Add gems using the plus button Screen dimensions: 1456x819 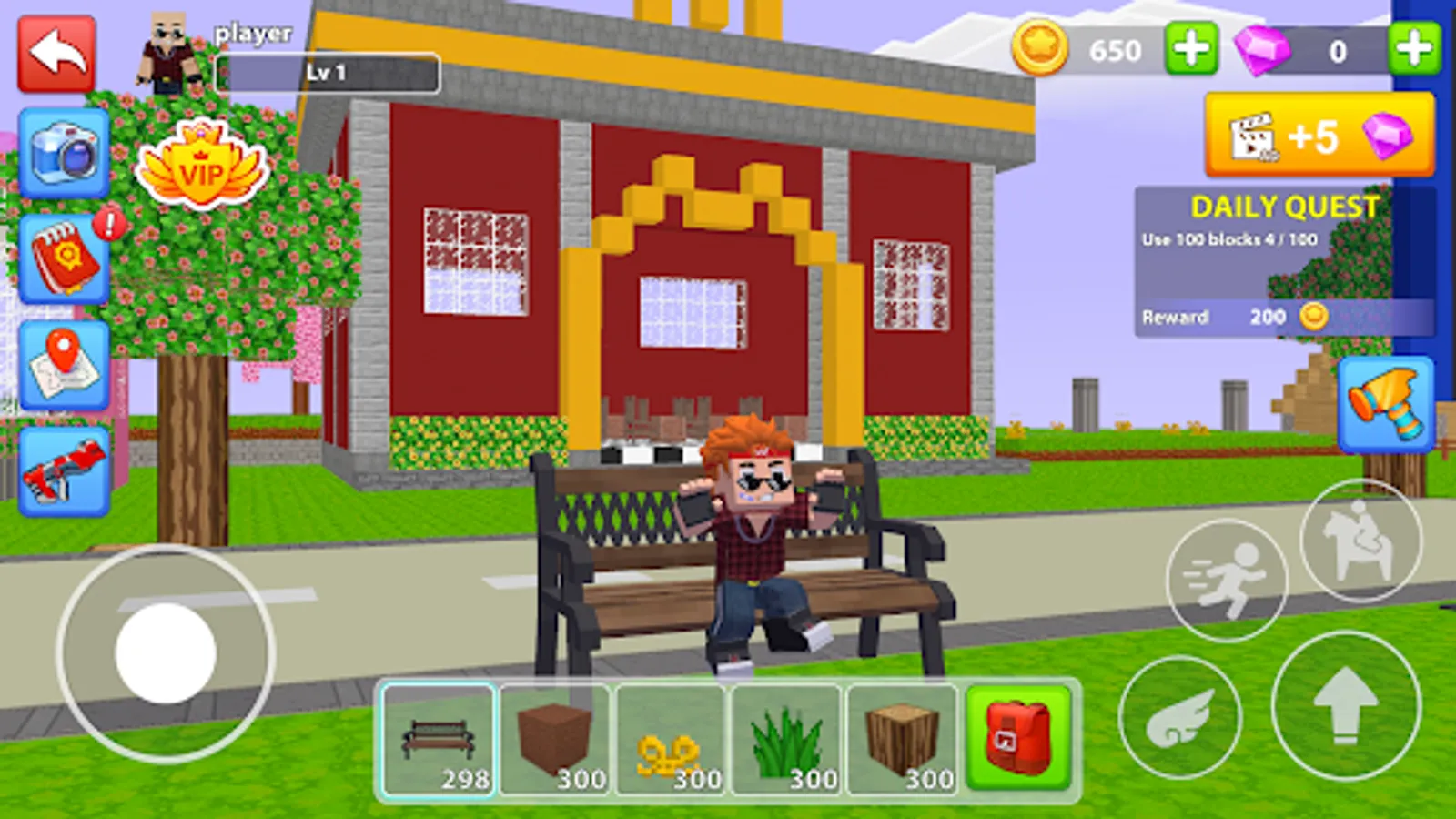[1410, 52]
